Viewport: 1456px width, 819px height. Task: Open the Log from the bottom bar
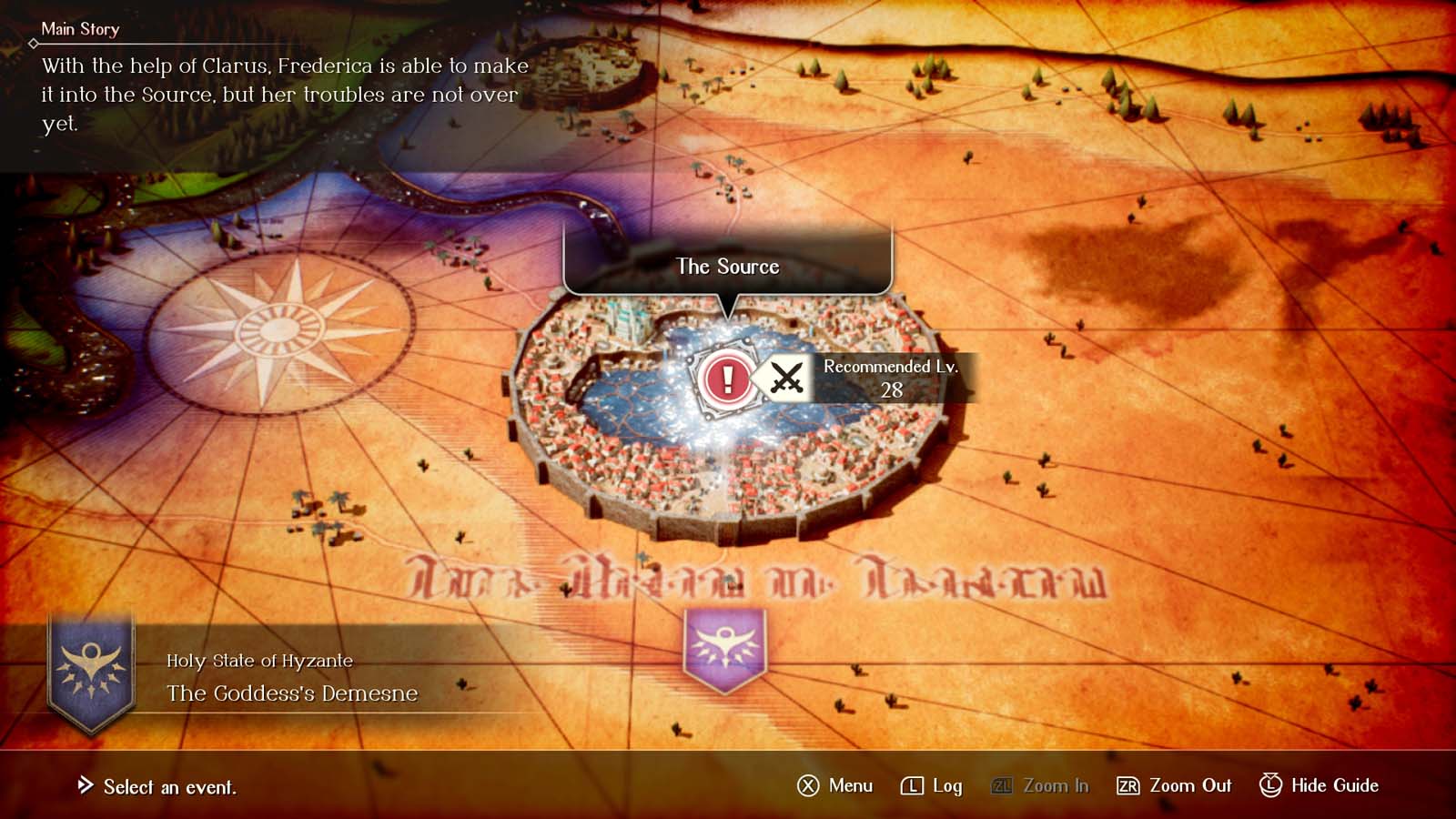946,785
